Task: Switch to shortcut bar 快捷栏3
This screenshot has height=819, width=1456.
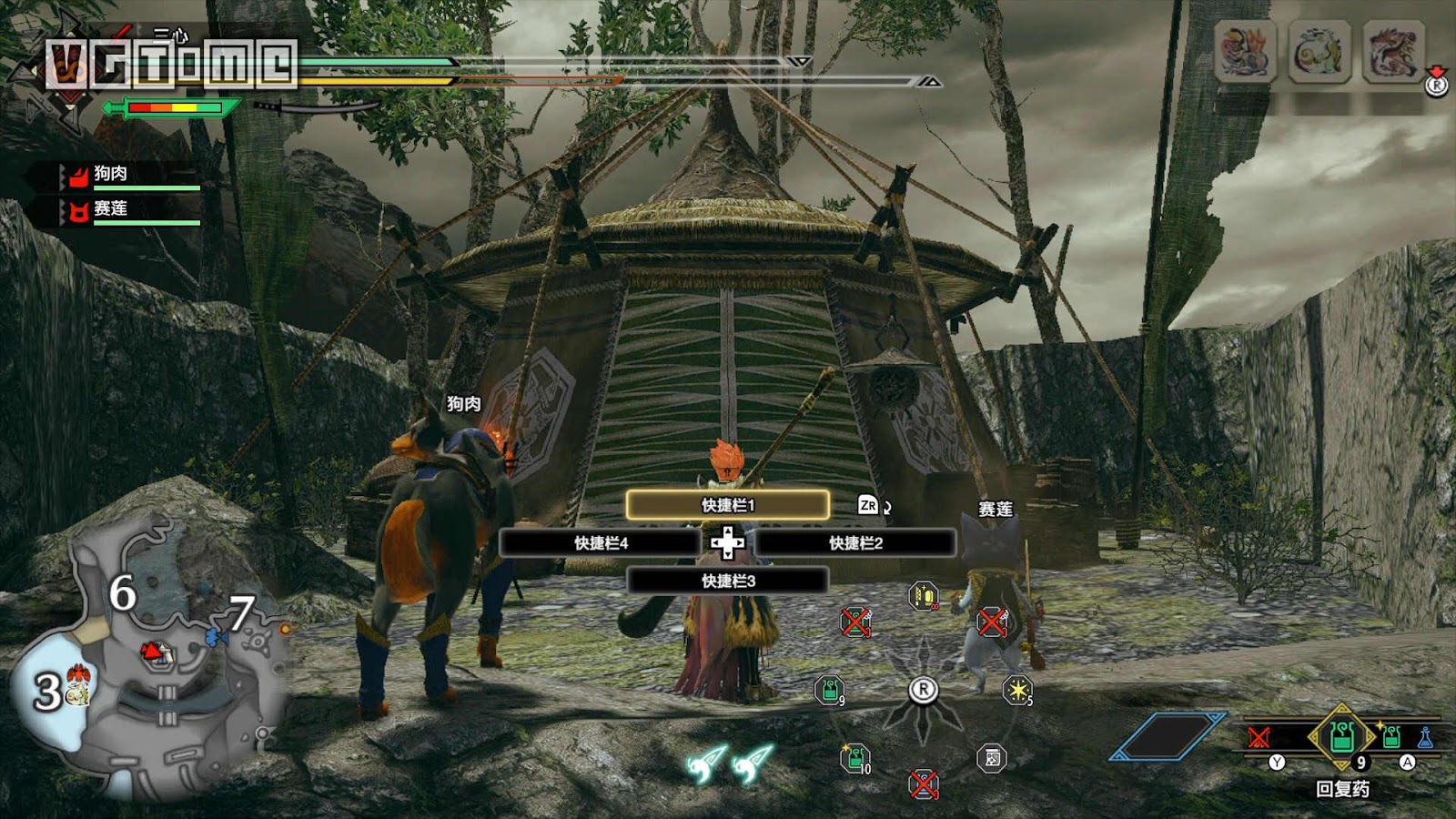Action: (727, 581)
